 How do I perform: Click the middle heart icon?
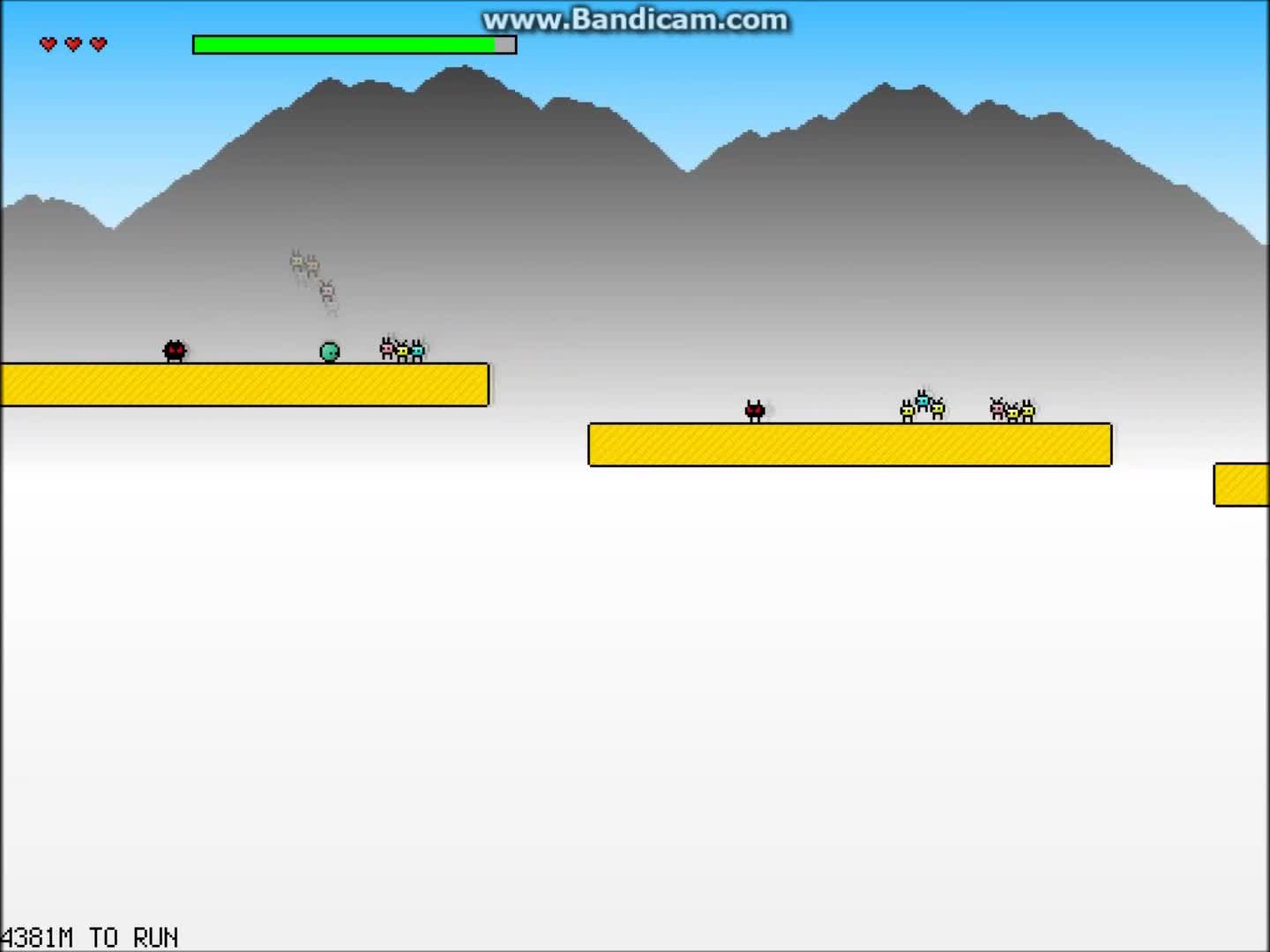[73, 43]
